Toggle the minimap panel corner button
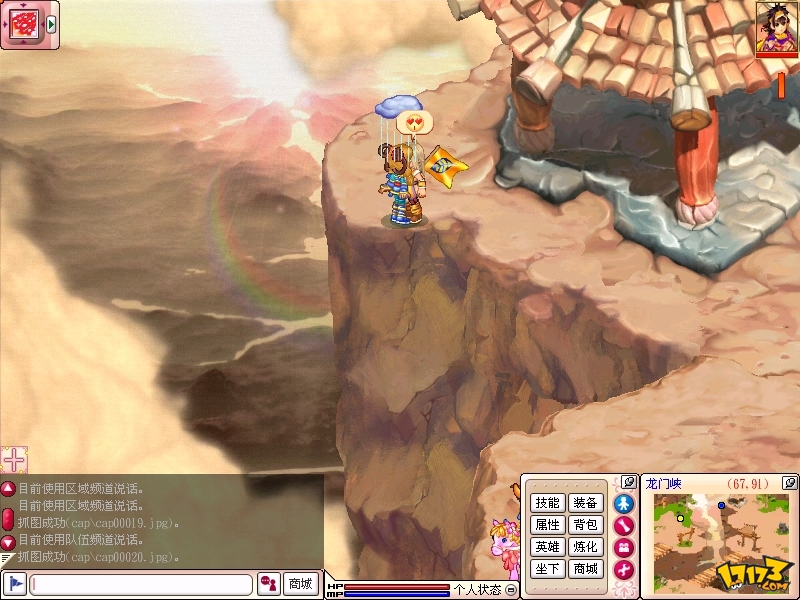This screenshot has height=600, width=800. (x=789, y=482)
